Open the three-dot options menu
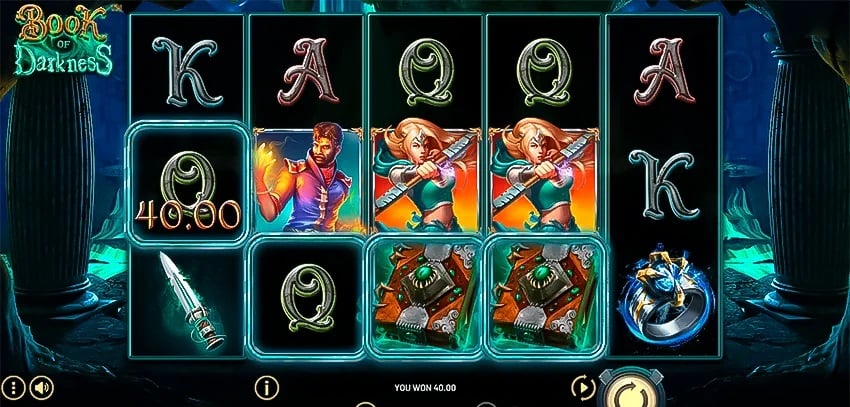The width and height of the screenshot is (850, 407). coord(13,386)
